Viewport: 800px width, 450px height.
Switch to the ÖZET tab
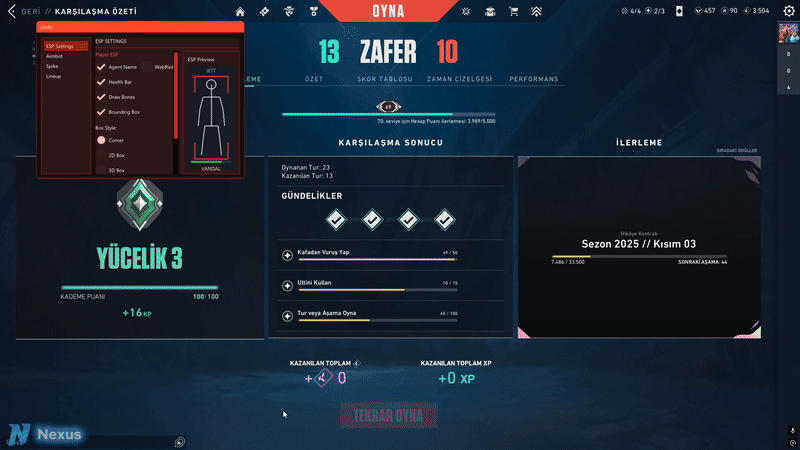point(313,78)
